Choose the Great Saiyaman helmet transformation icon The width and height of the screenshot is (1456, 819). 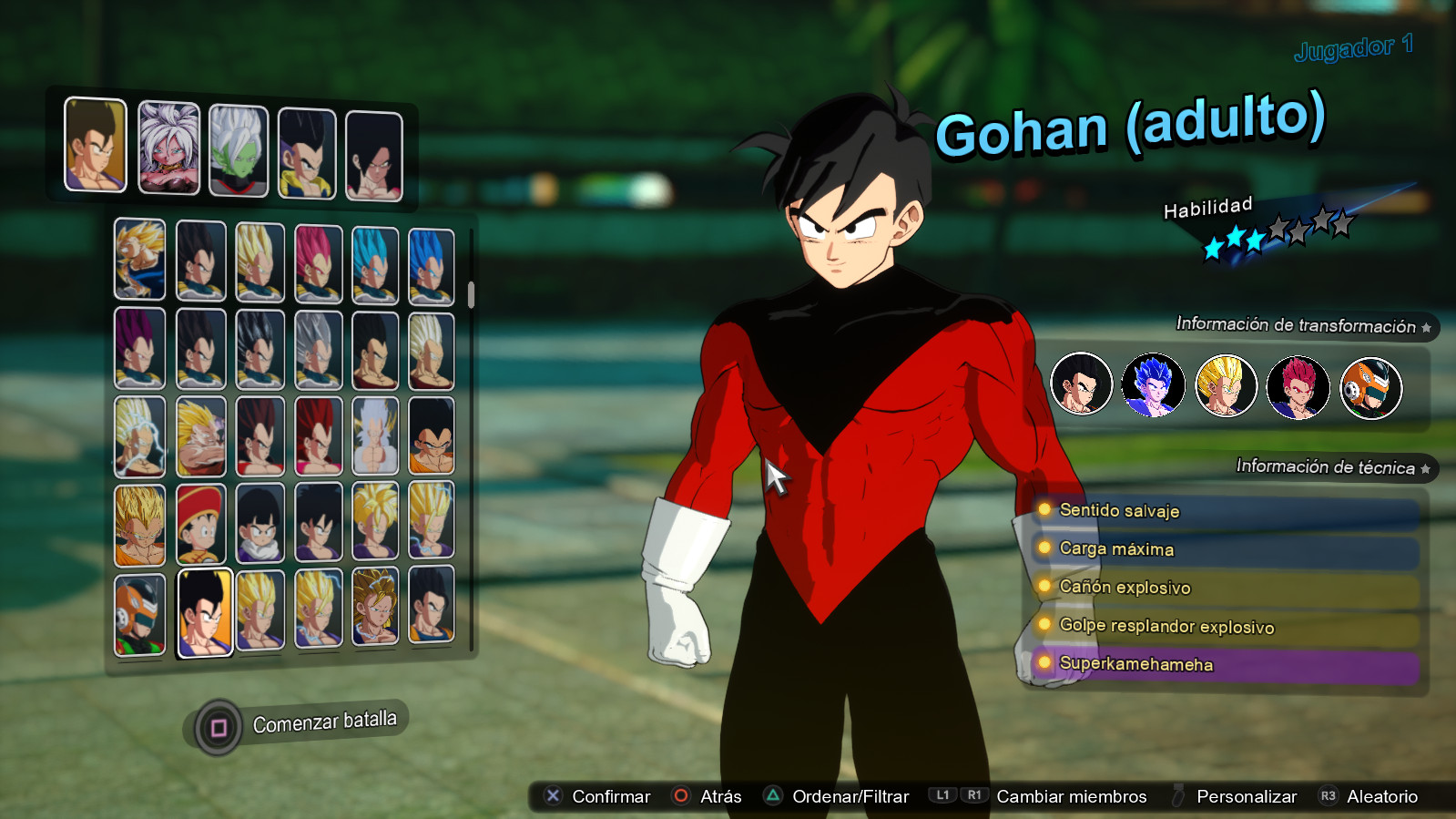1370,389
